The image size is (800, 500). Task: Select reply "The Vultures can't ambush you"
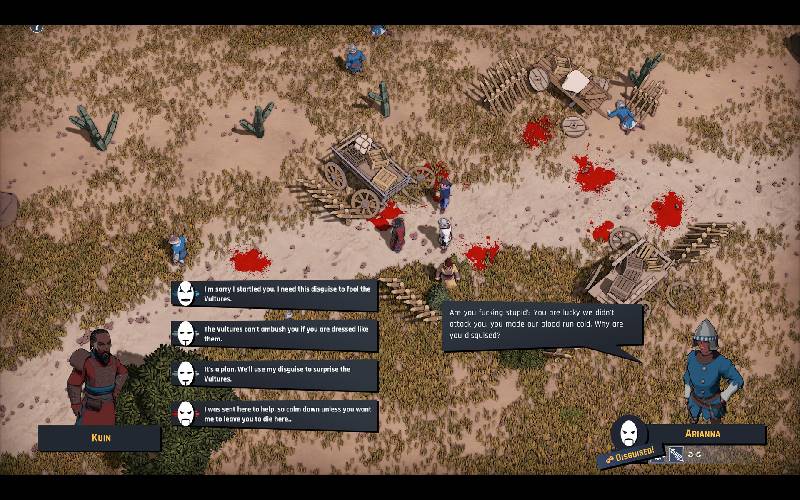[x=275, y=335]
